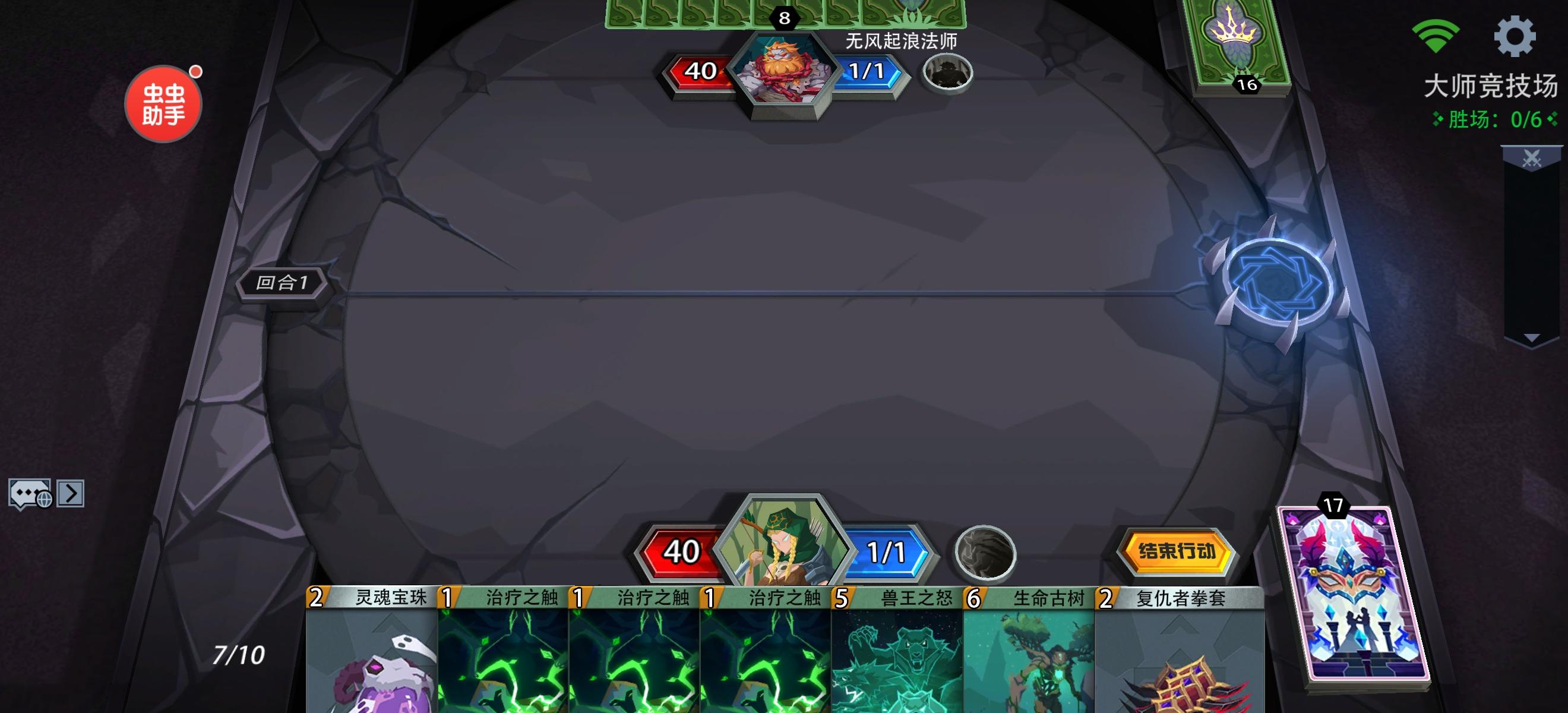
Task: Select the opponent's hero portrait
Action: tap(785, 70)
